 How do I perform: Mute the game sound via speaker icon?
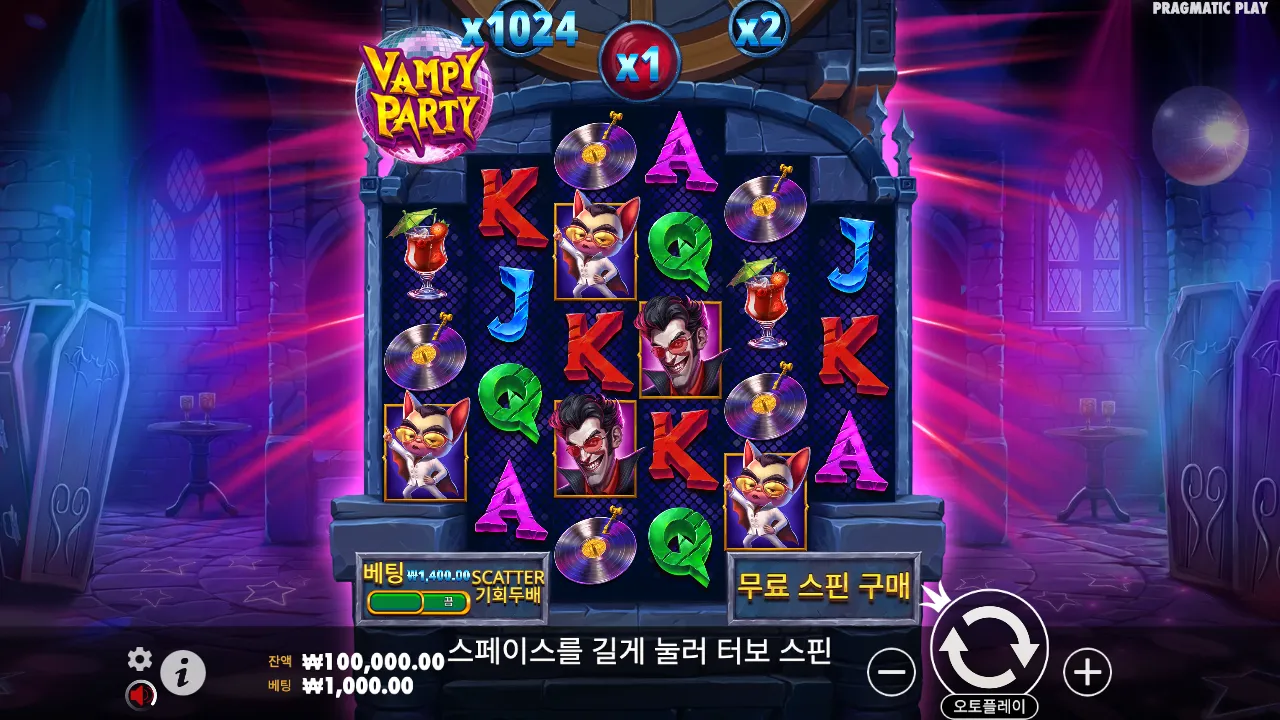click(x=140, y=694)
